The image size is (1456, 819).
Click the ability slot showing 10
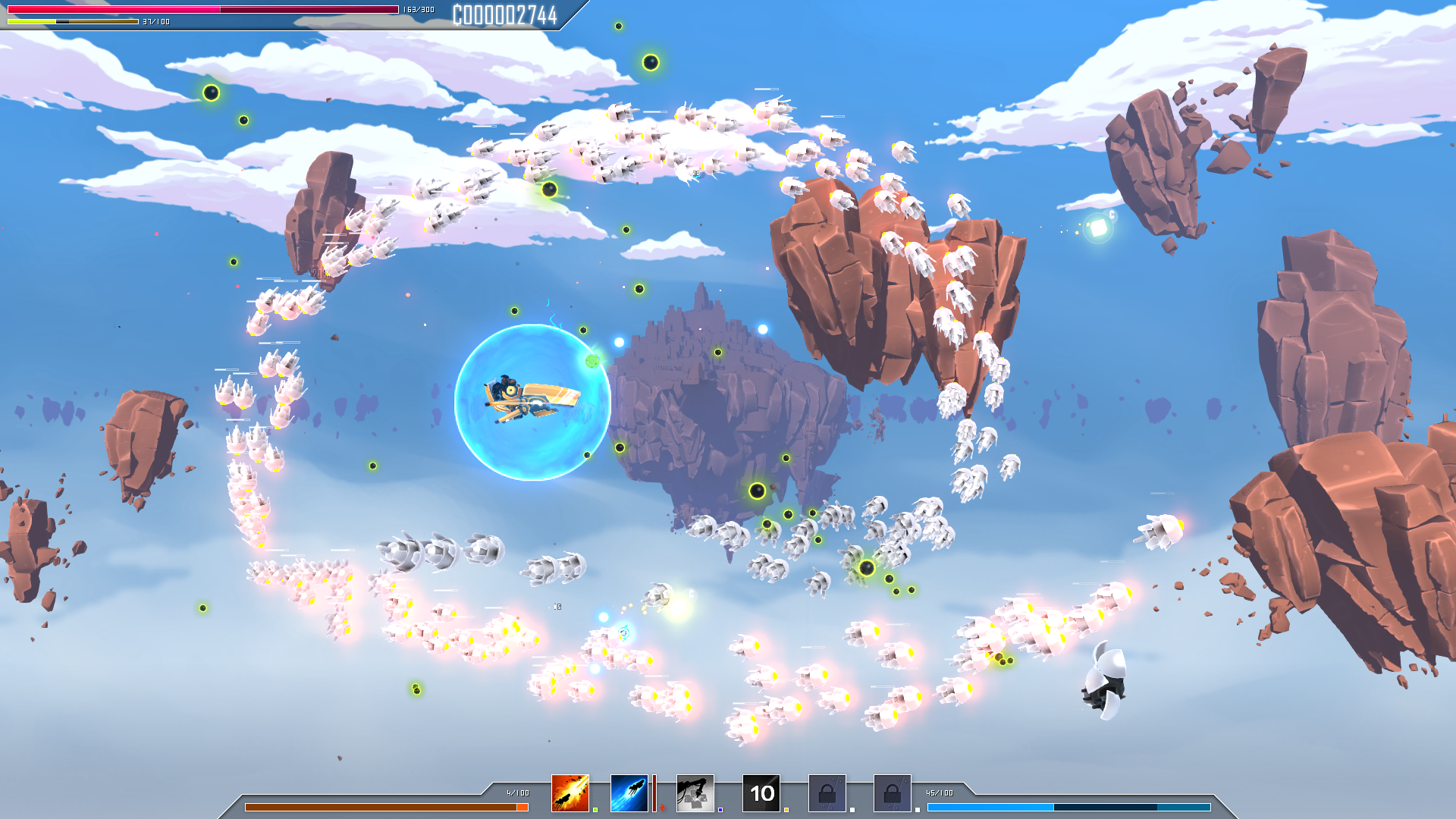[761, 793]
